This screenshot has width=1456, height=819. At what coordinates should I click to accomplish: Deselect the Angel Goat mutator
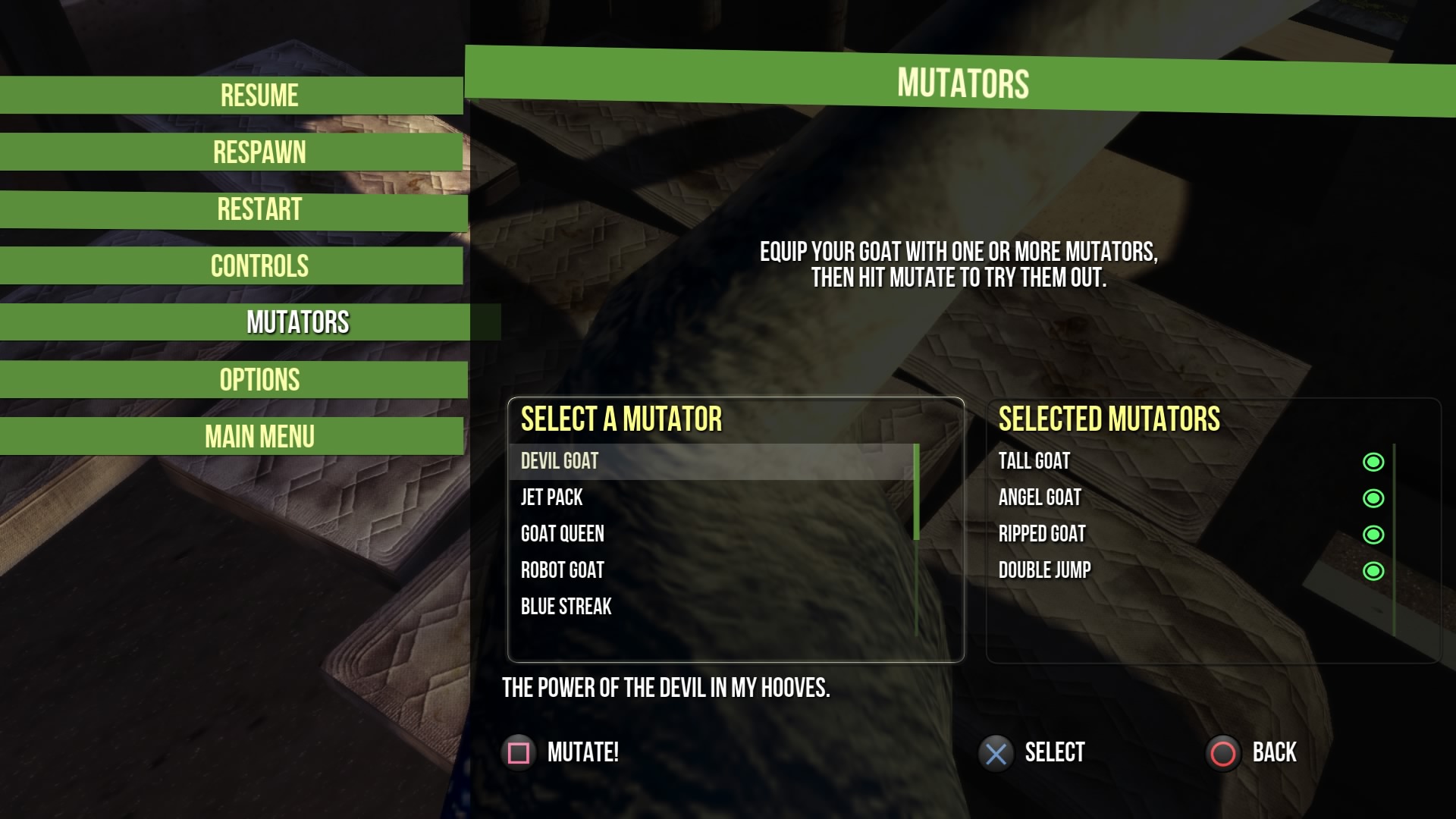click(1373, 498)
